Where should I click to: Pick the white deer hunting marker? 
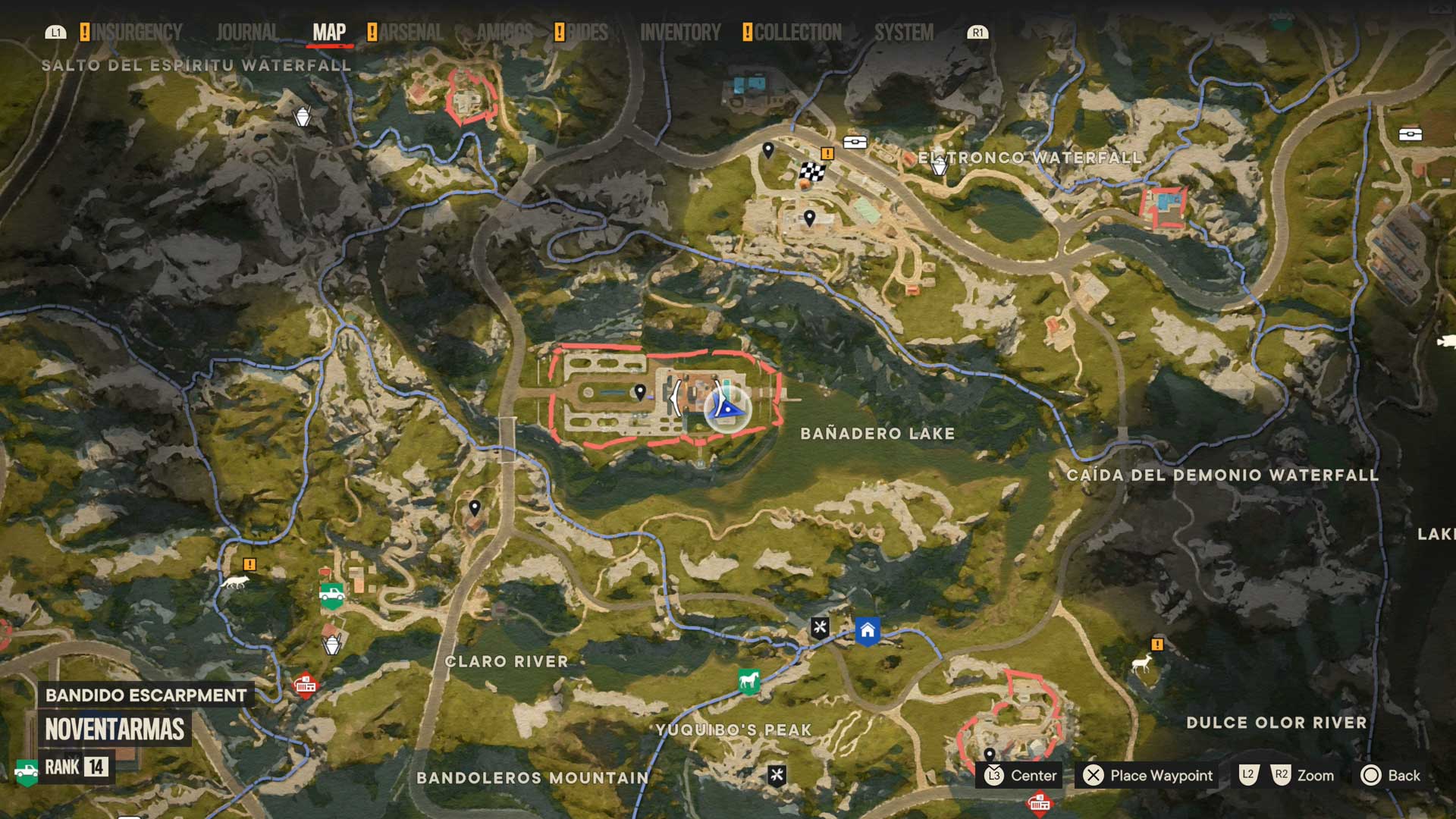pos(1141,664)
